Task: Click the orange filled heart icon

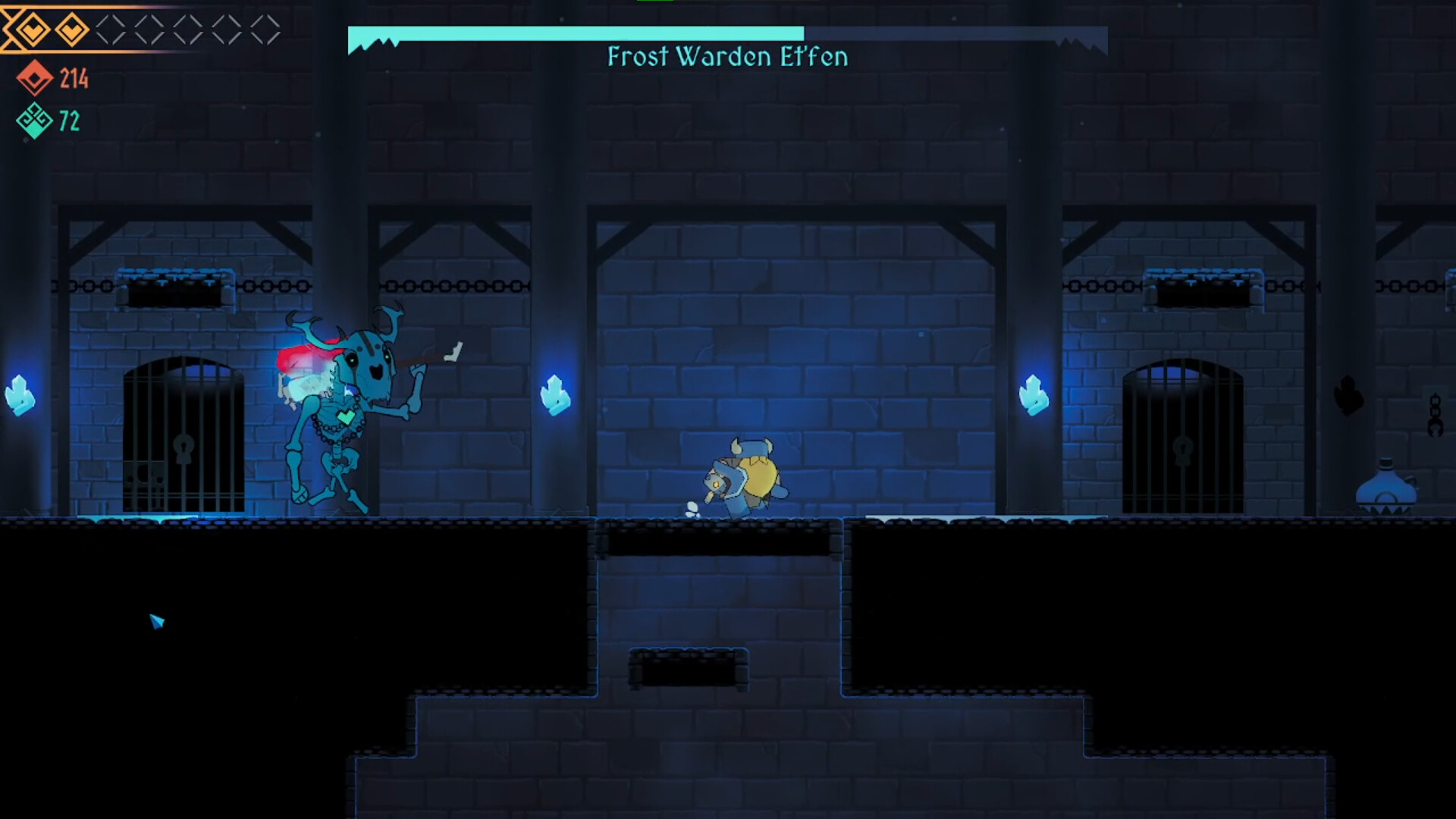Action: (32, 27)
